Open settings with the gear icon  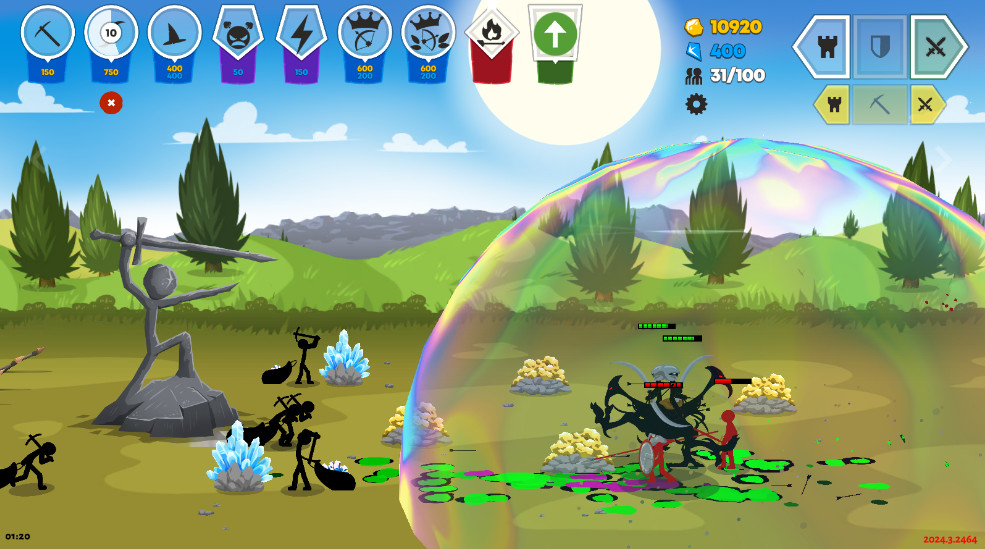point(696,104)
